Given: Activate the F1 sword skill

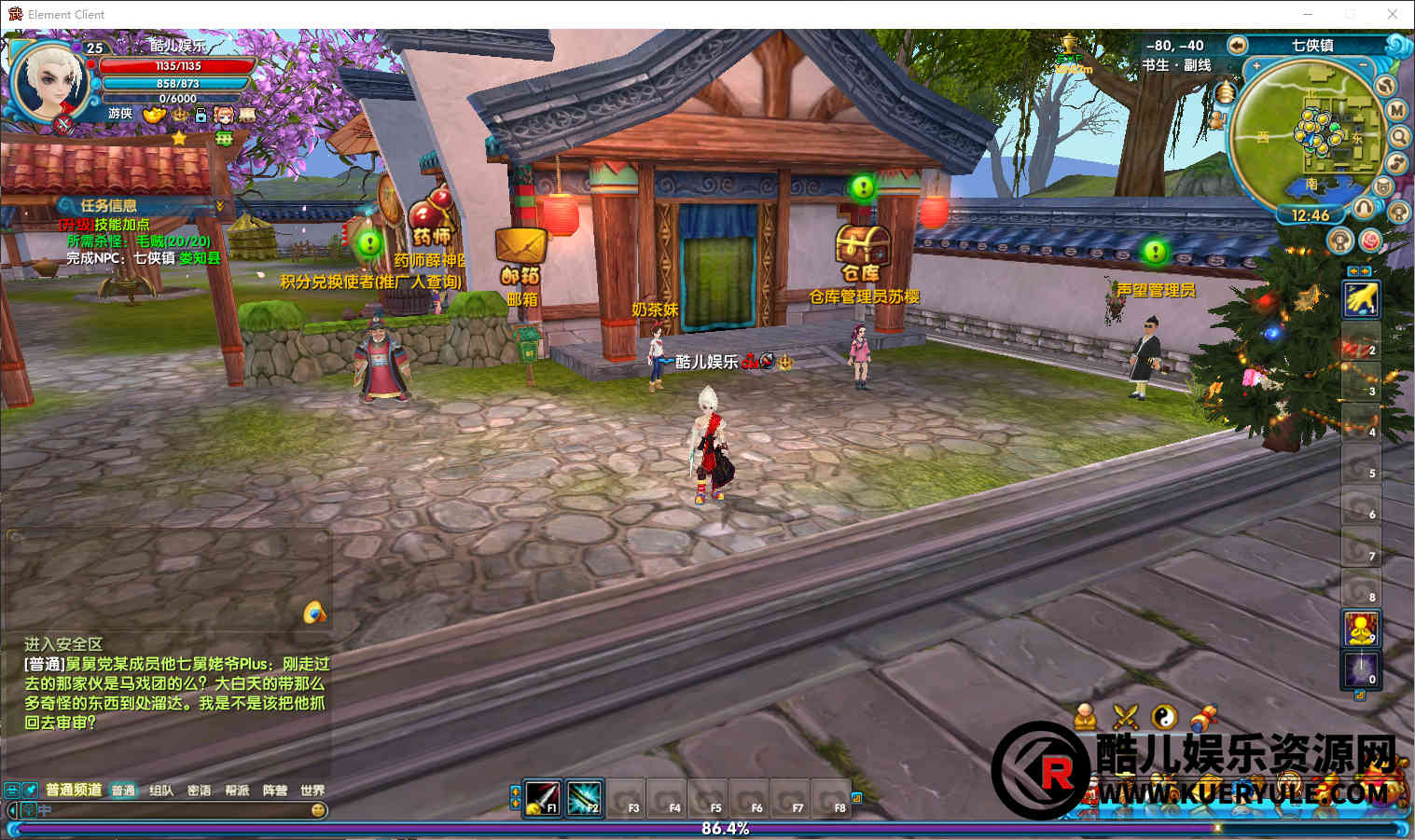Looking at the screenshot, I should tap(542, 797).
